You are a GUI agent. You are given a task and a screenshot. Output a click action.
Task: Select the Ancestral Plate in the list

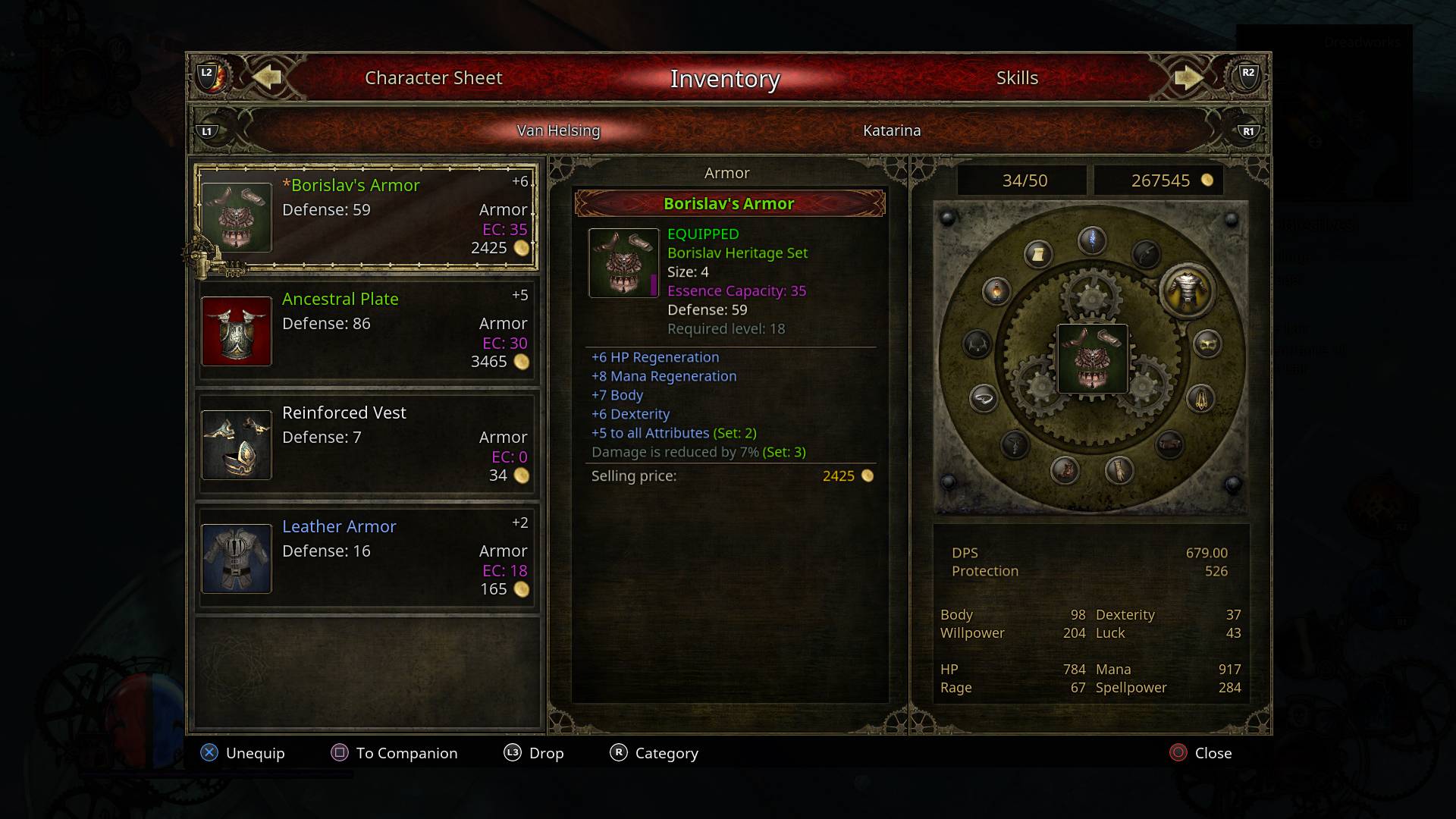[x=366, y=329]
